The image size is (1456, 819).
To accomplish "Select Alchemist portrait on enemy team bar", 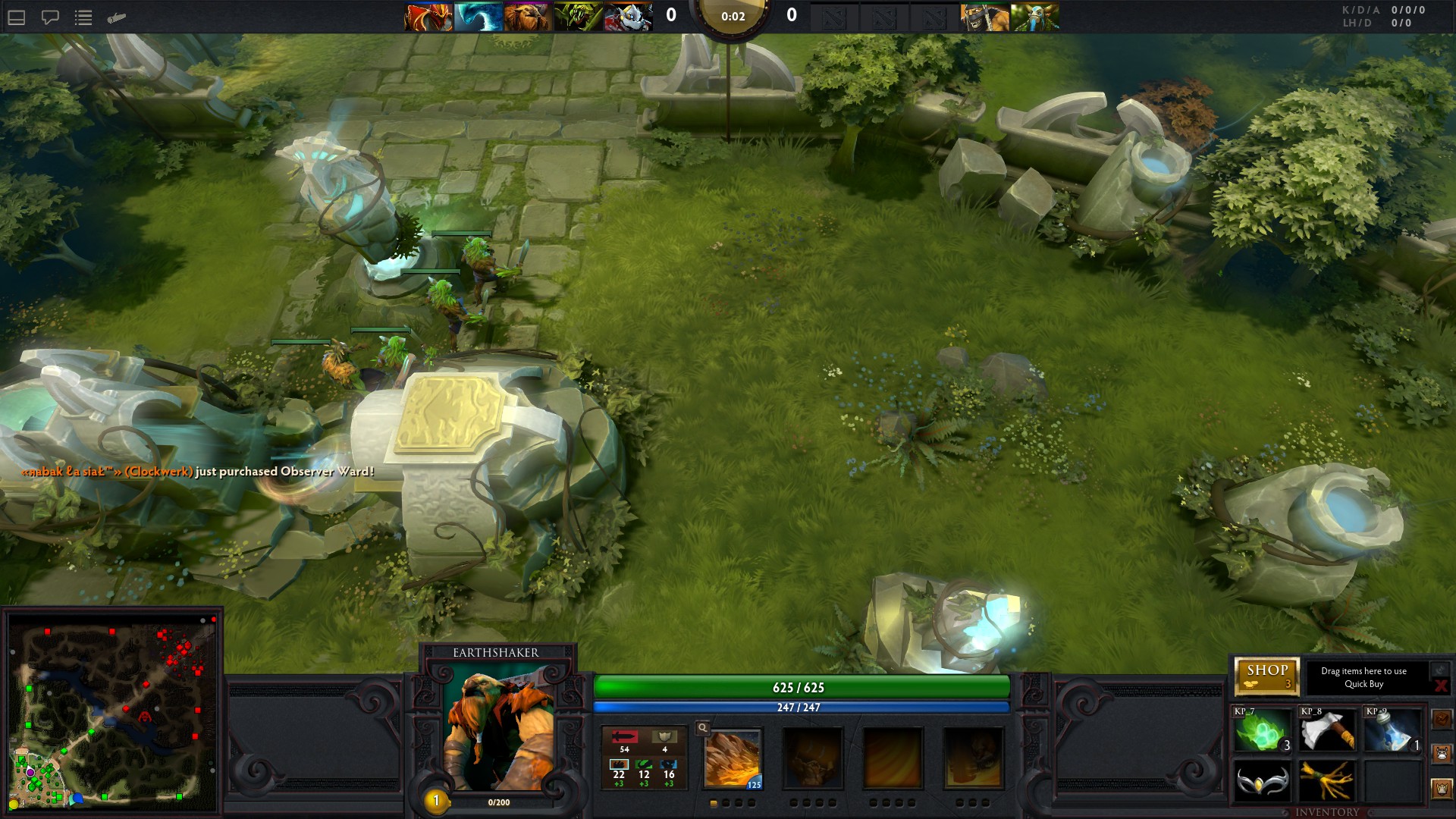I will click(984, 17).
